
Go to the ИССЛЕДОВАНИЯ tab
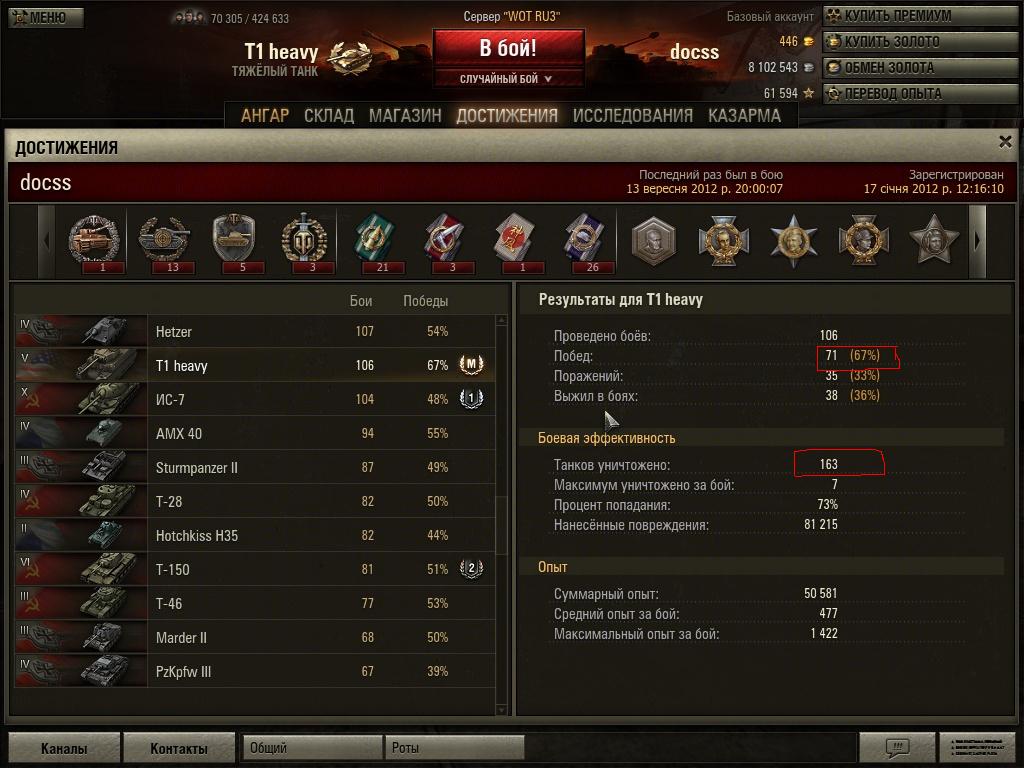coord(632,116)
